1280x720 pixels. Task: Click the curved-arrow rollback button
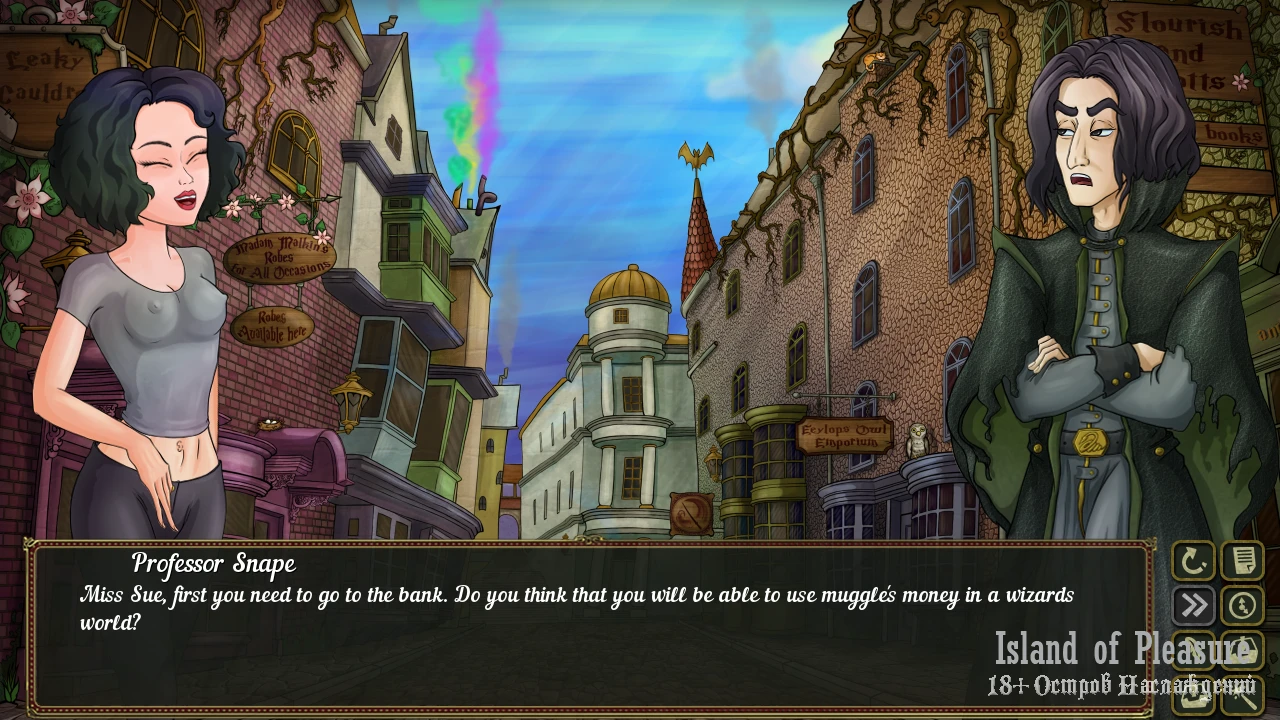pyautogui.click(x=1193, y=562)
